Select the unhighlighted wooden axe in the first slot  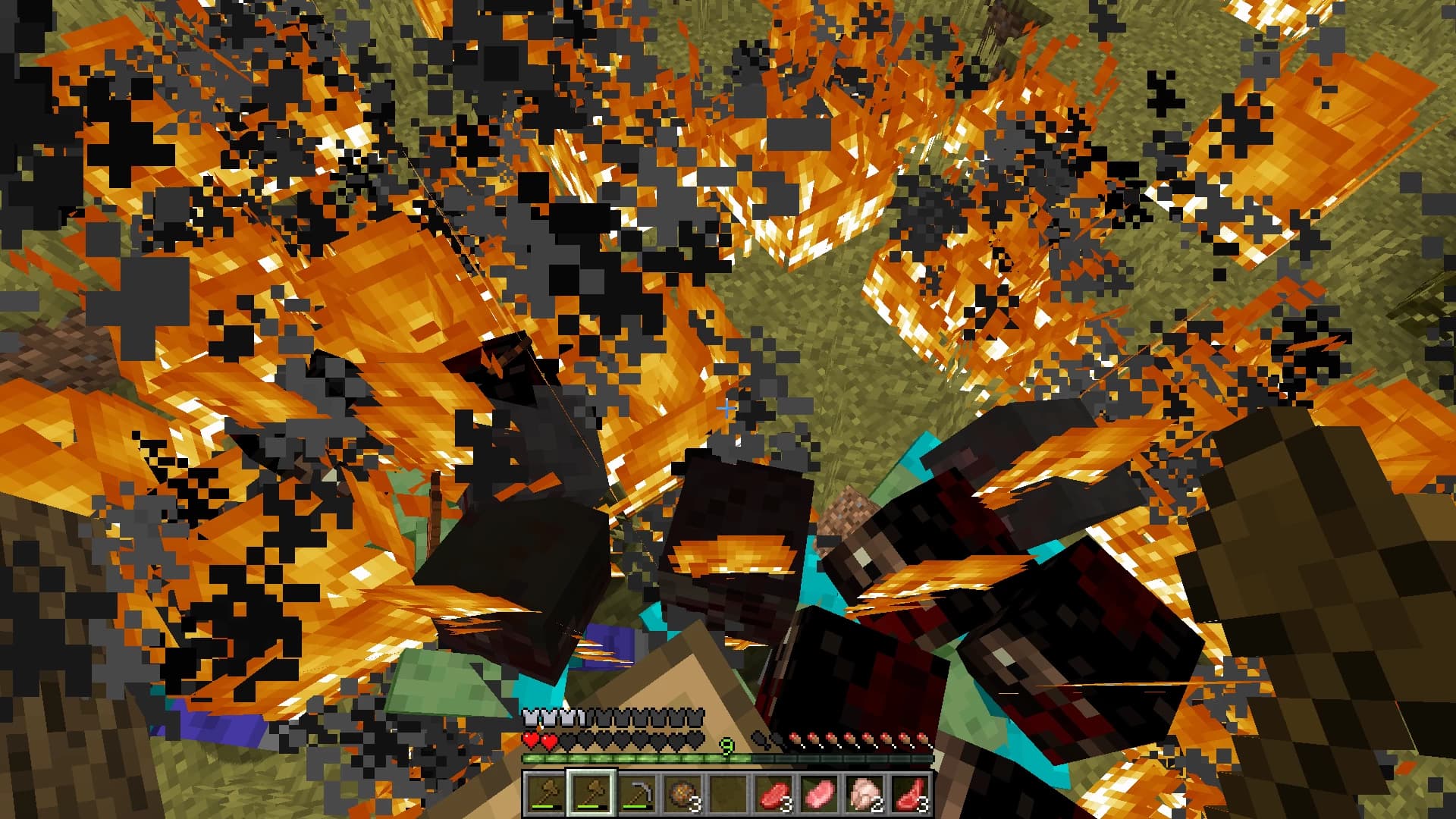click(x=546, y=793)
